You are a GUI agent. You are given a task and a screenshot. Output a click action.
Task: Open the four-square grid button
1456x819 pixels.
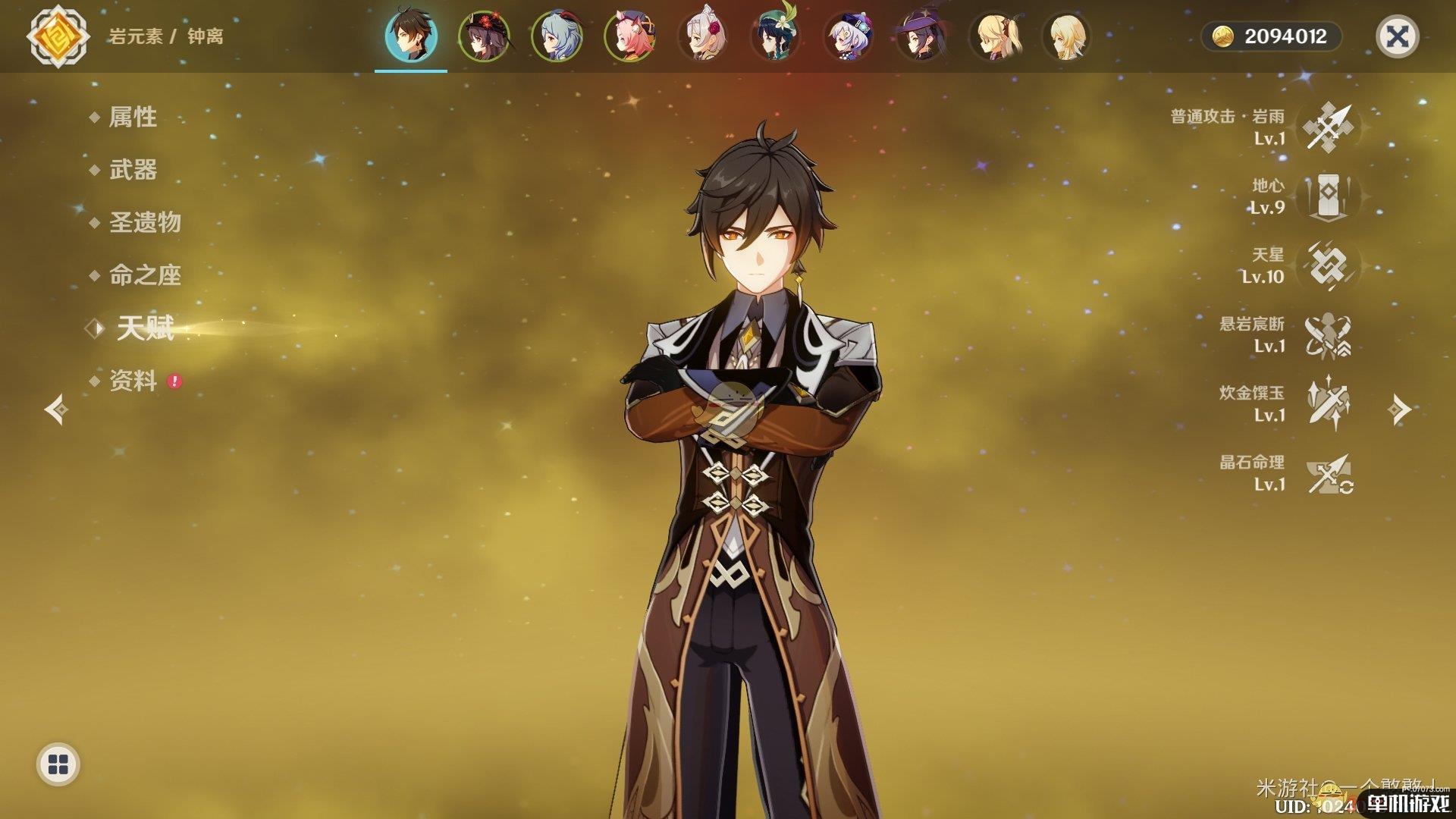click(x=58, y=764)
